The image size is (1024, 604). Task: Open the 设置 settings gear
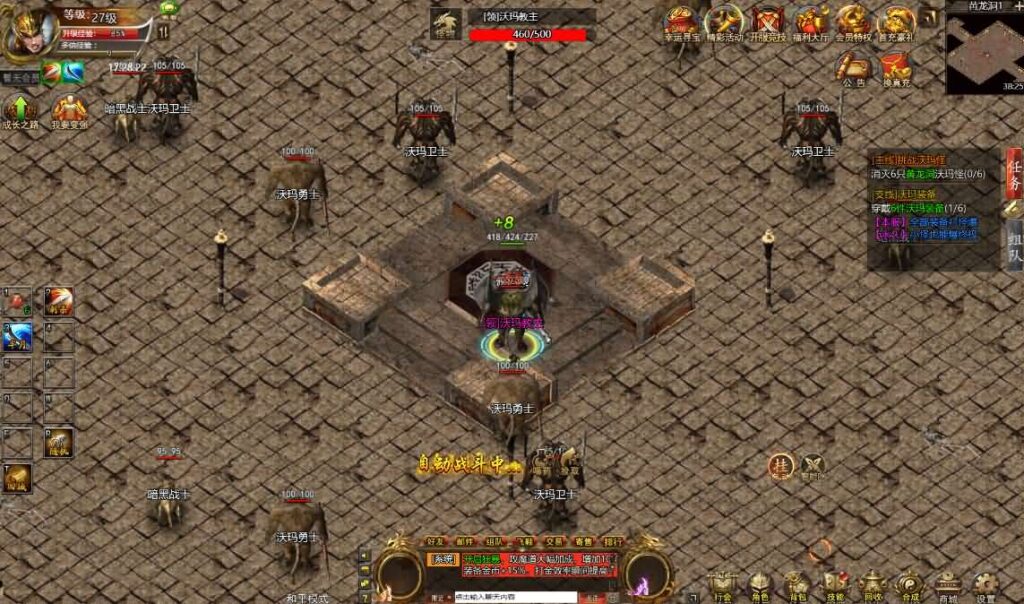[985, 585]
